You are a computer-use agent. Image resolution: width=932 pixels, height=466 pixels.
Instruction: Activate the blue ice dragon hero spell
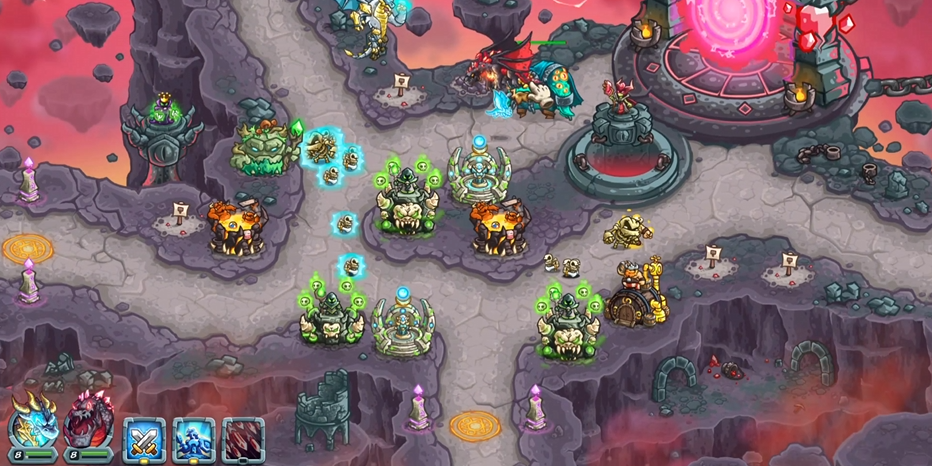click(193, 438)
